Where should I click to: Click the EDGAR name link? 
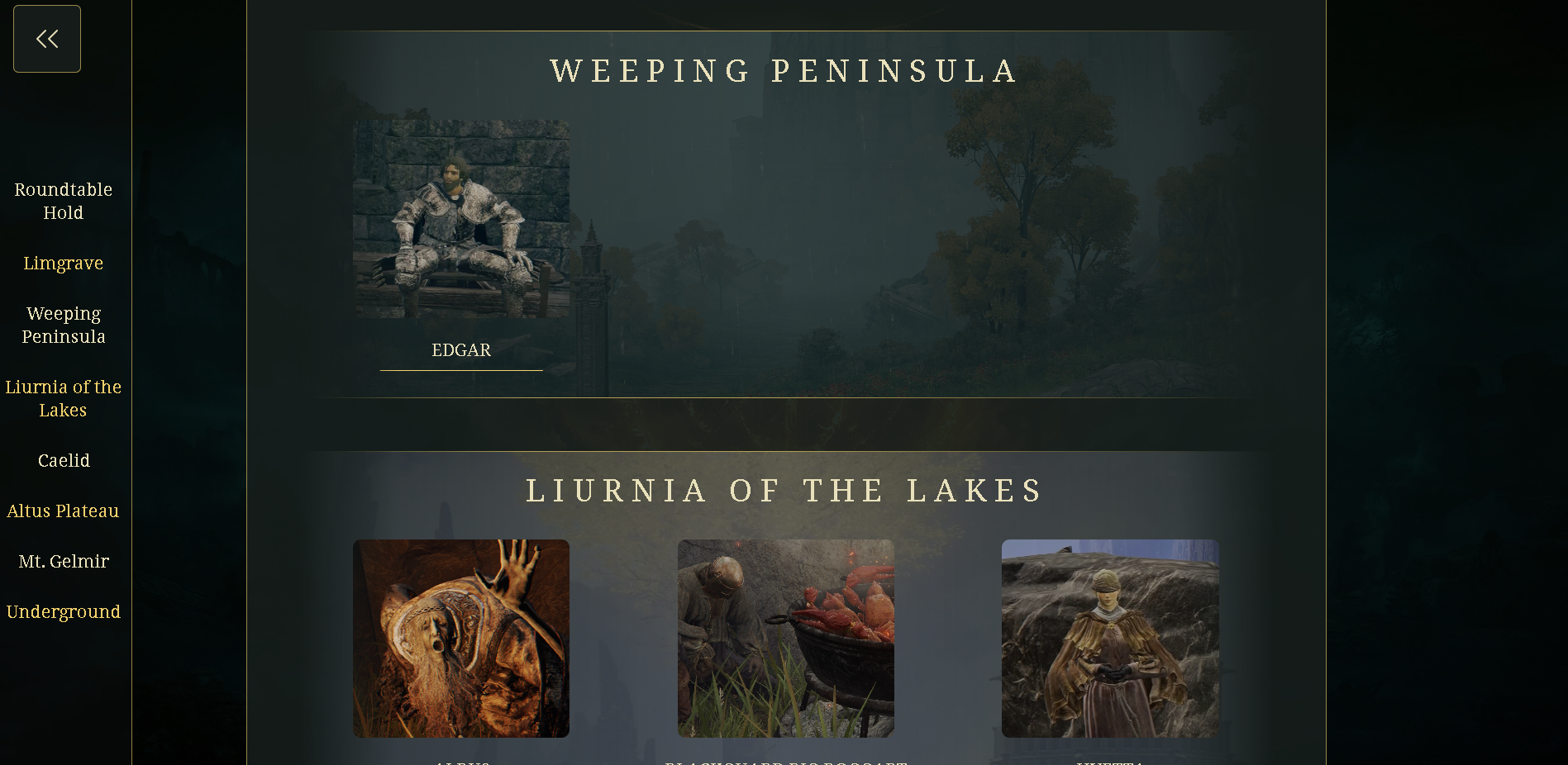pyautogui.click(x=461, y=350)
